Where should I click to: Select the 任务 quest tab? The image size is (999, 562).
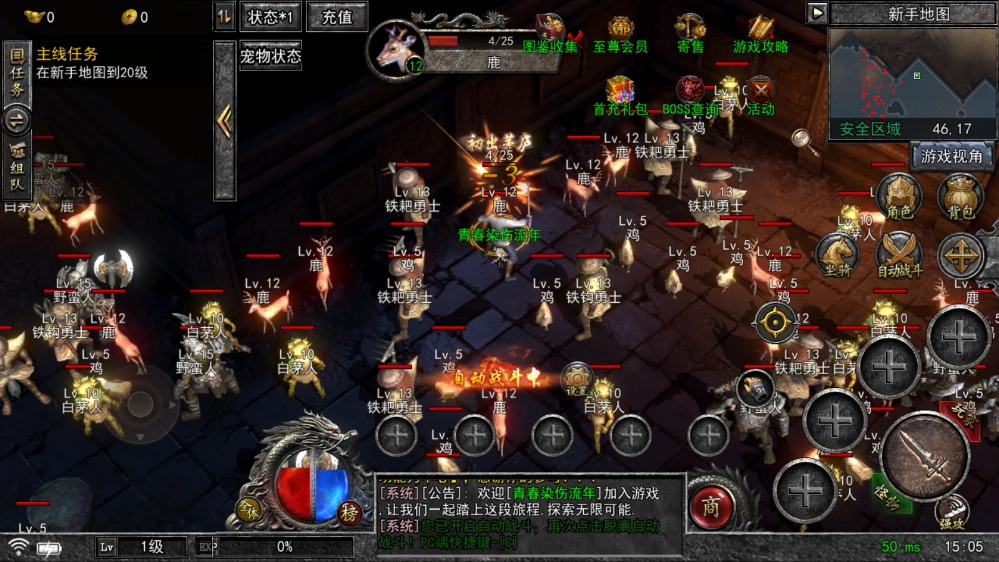[17, 74]
